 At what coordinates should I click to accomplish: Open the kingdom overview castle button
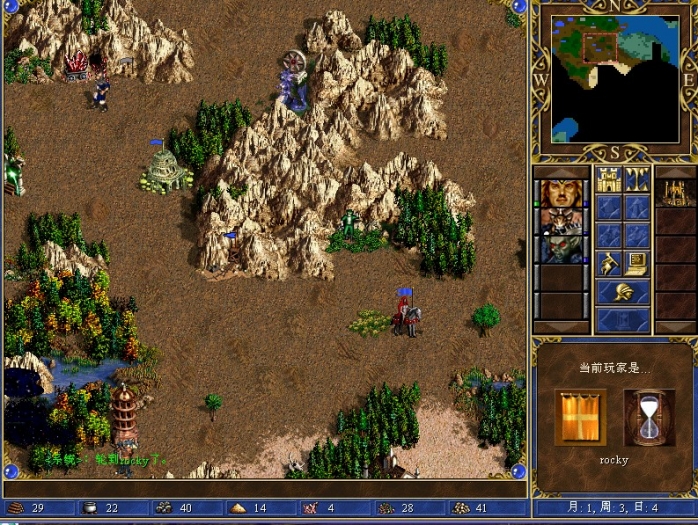[609, 179]
